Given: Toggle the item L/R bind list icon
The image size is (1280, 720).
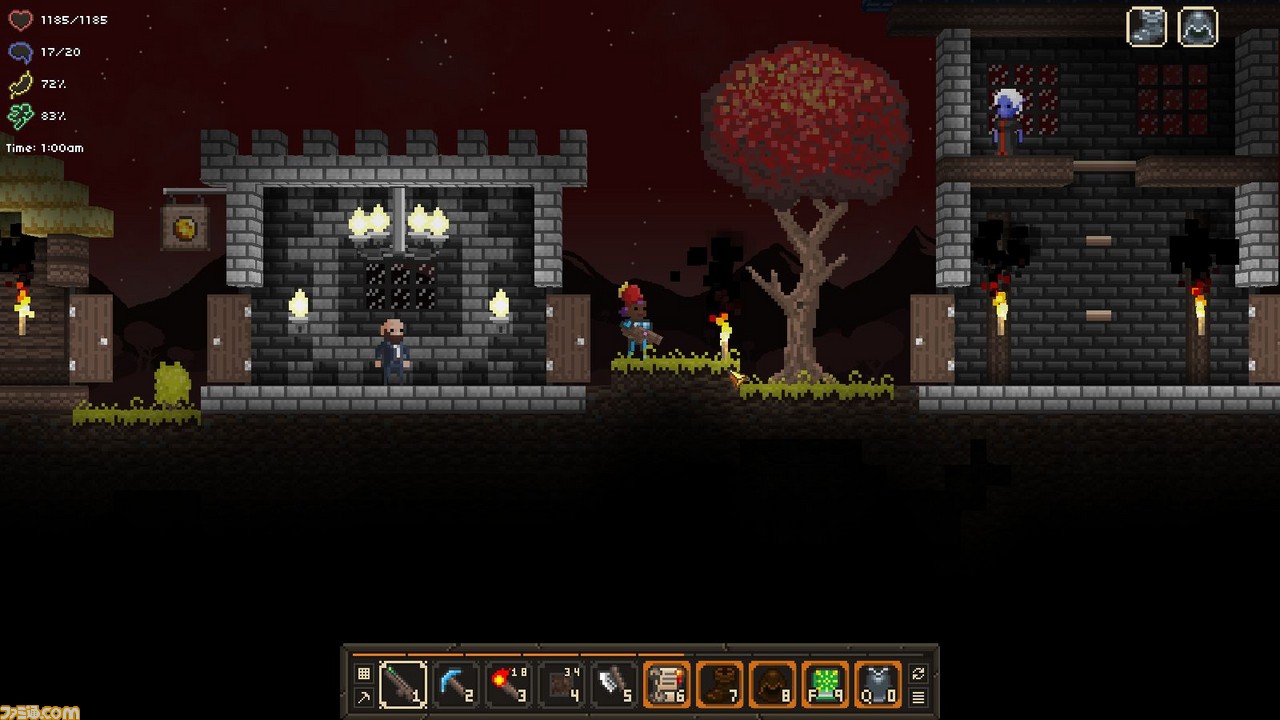Looking at the screenshot, I should pos(919,698).
